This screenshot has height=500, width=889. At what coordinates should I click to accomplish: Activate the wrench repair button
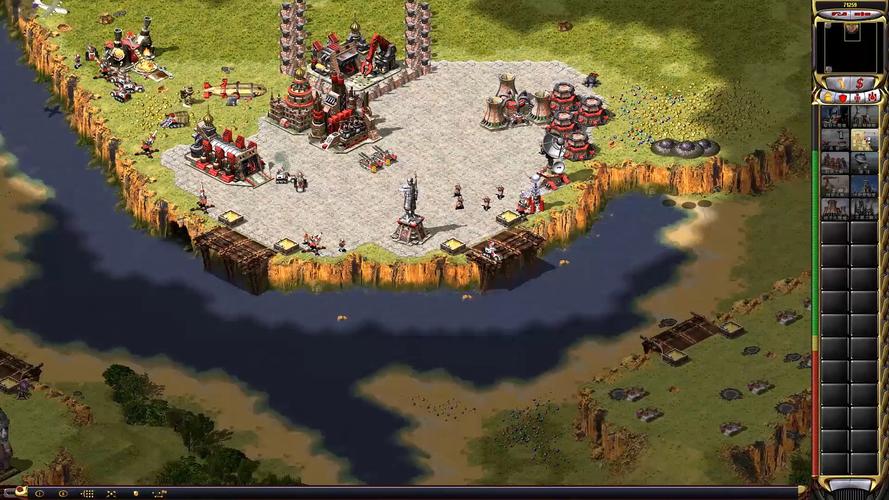click(x=840, y=82)
